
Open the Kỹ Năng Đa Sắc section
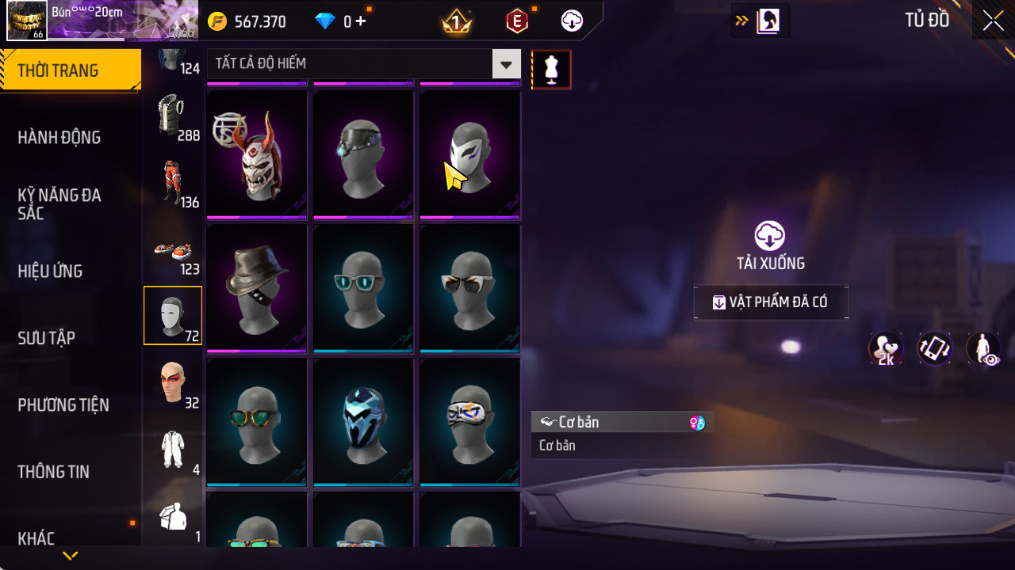coord(60,204)
